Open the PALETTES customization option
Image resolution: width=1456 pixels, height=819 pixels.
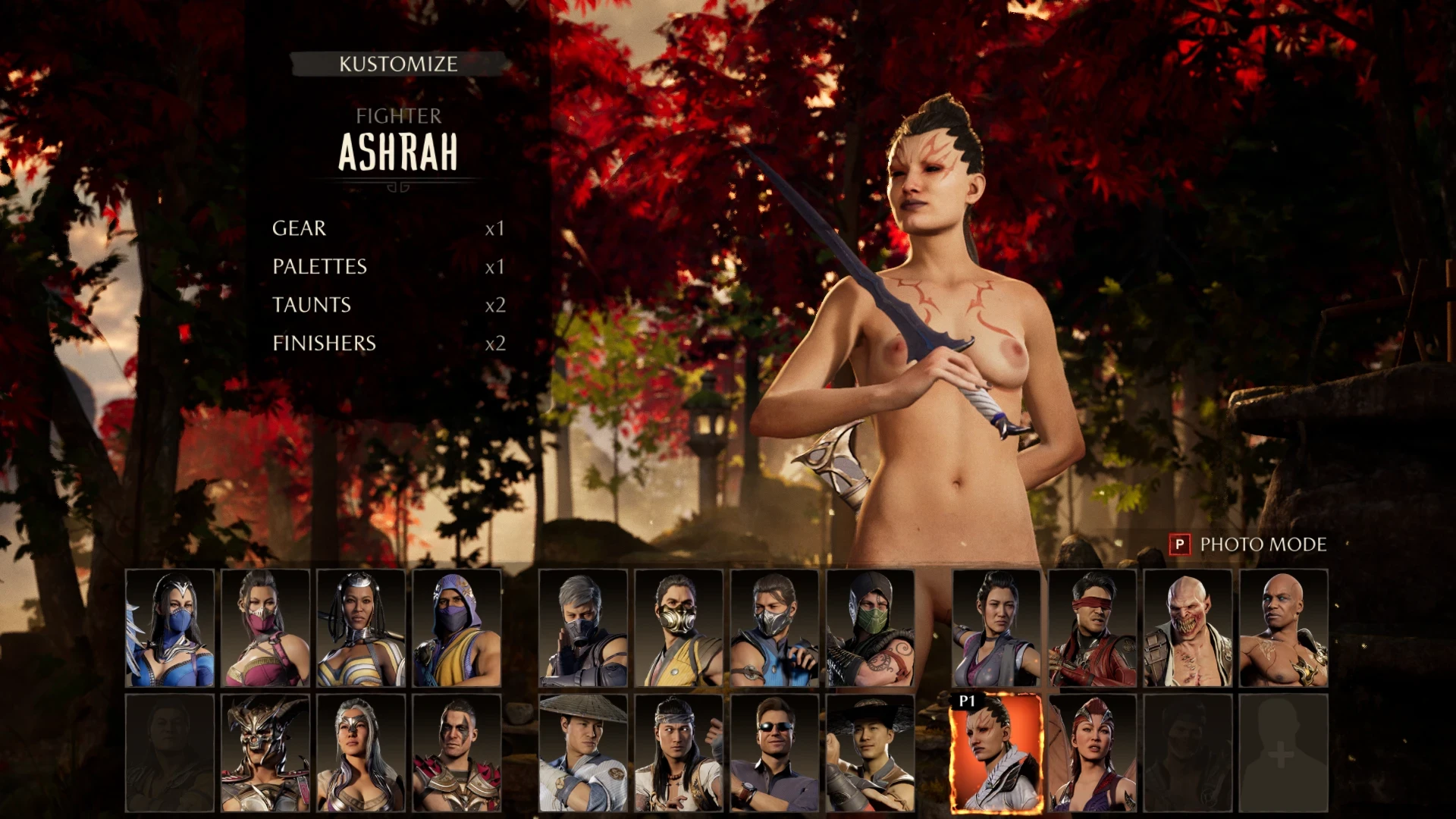coord(318,266)
